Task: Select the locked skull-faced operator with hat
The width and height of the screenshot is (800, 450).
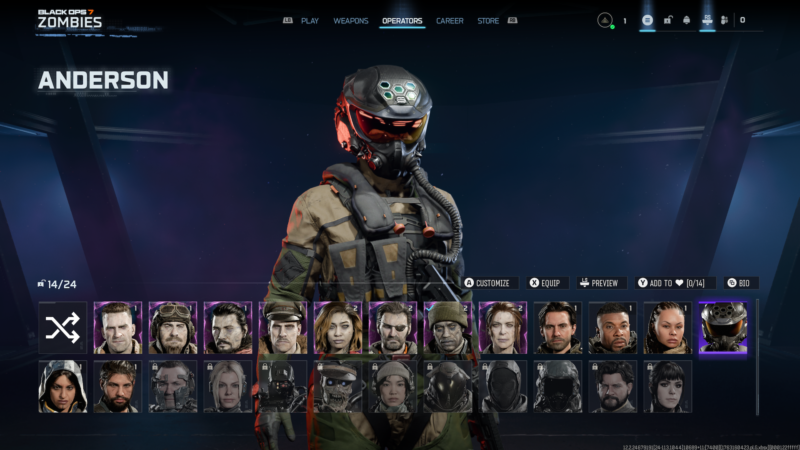Action: coord(338,387)
